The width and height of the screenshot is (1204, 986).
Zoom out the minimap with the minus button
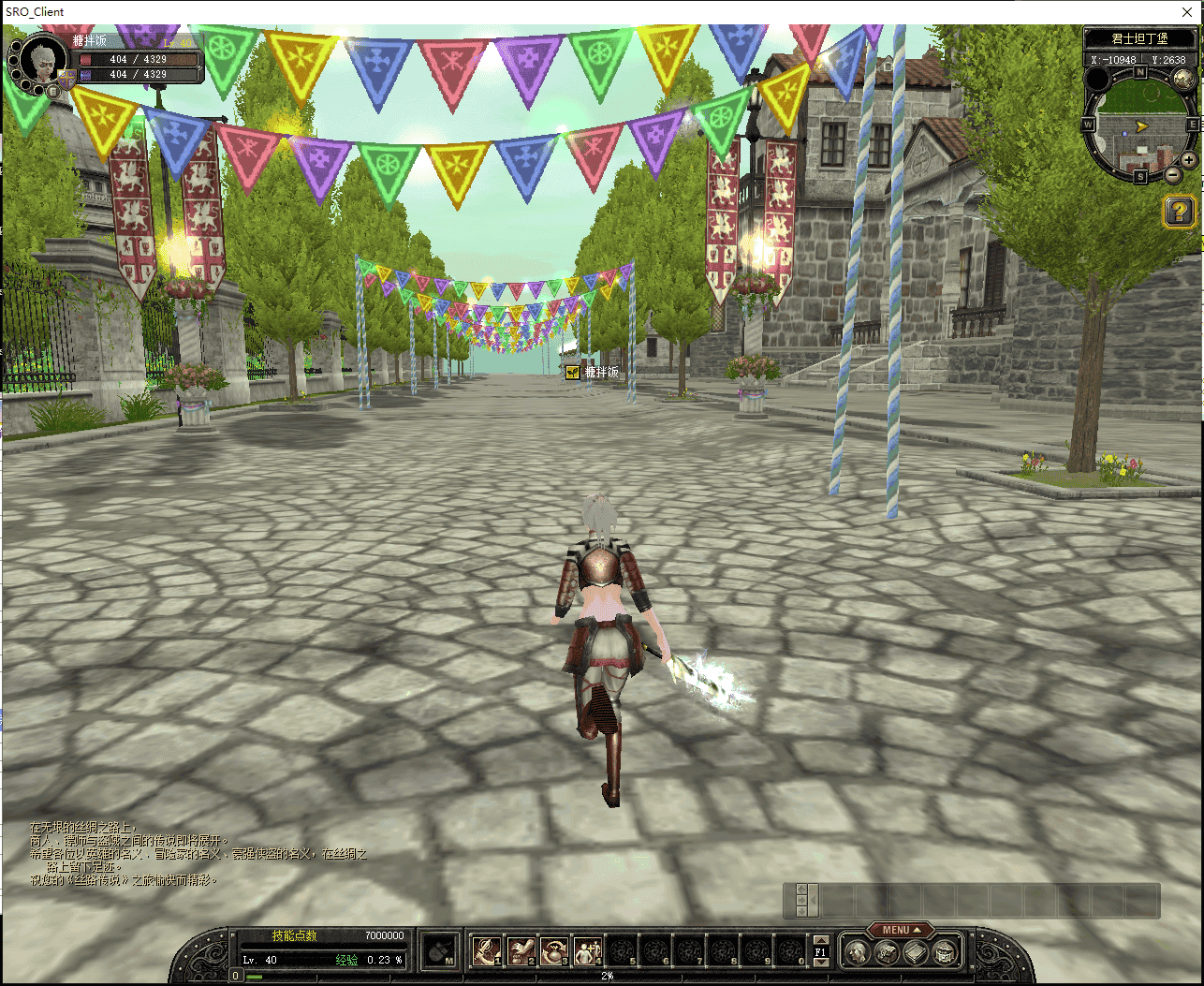tap(1172, 175)
